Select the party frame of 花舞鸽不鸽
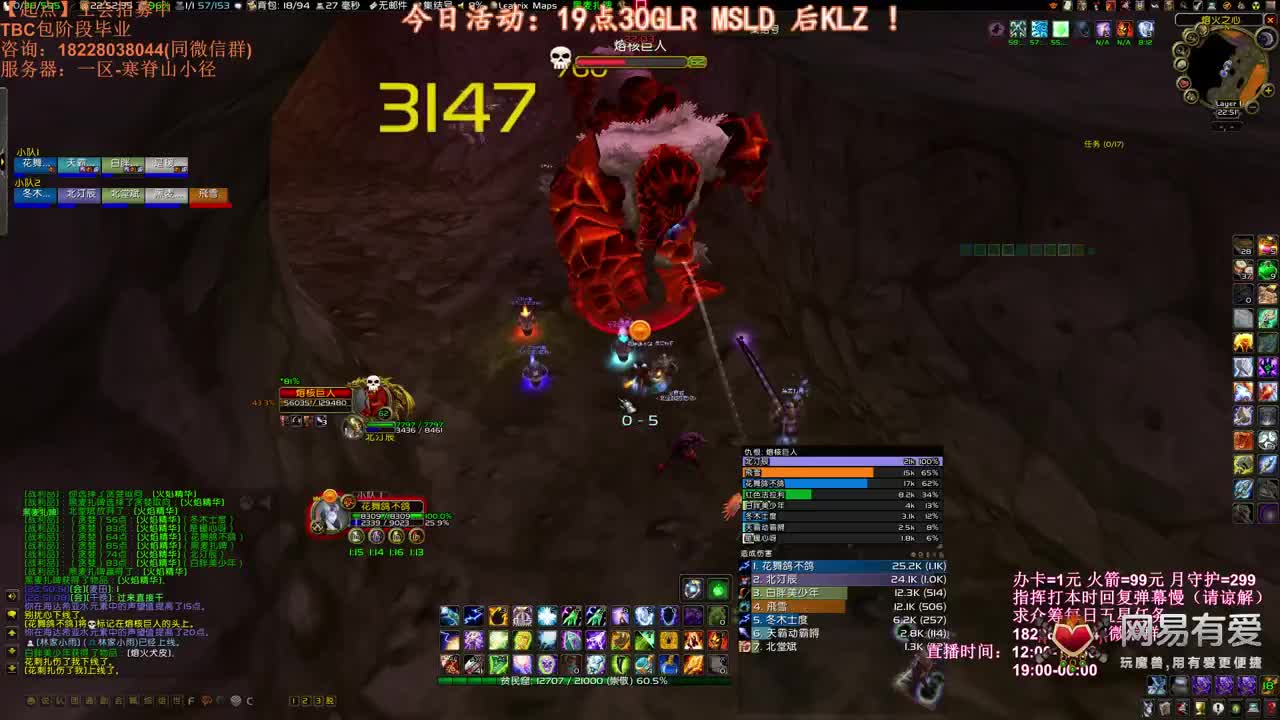1280x720 pixels. [378, 505]
